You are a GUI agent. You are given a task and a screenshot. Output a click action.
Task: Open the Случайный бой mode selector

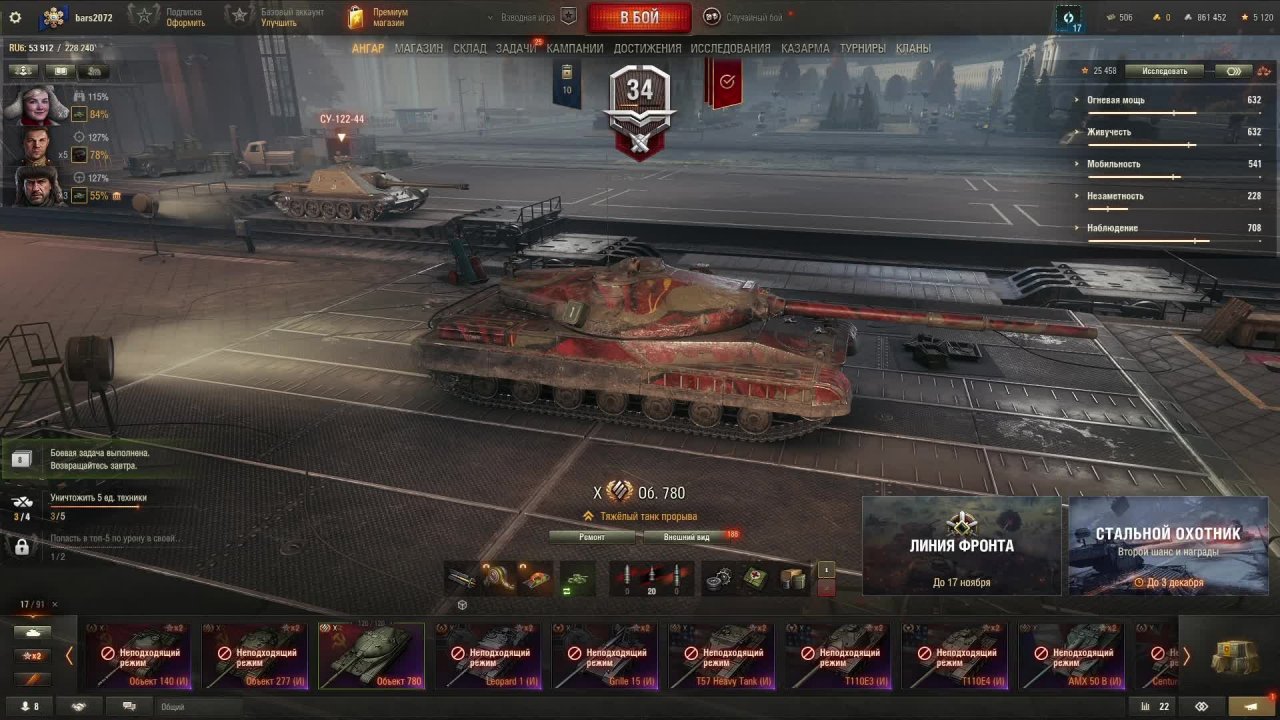pos(748,17)
